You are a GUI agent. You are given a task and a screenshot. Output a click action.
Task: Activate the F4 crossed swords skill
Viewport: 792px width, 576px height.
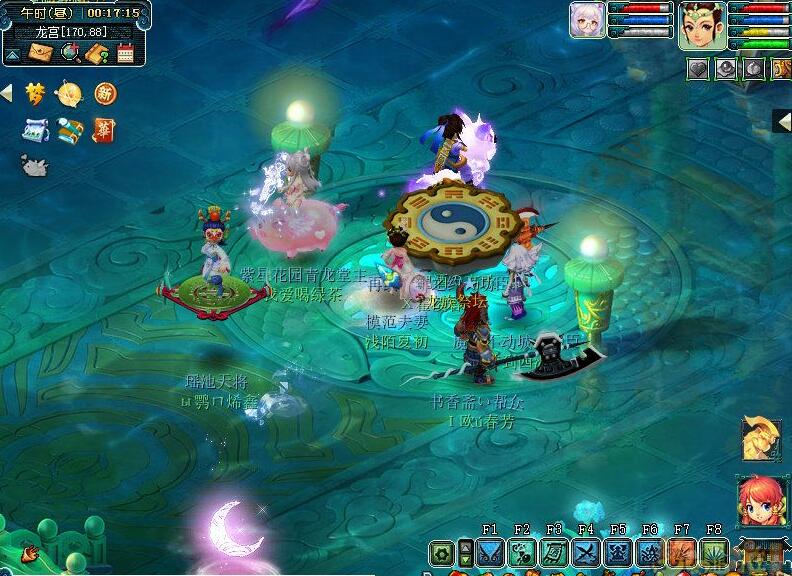(586, 552)
